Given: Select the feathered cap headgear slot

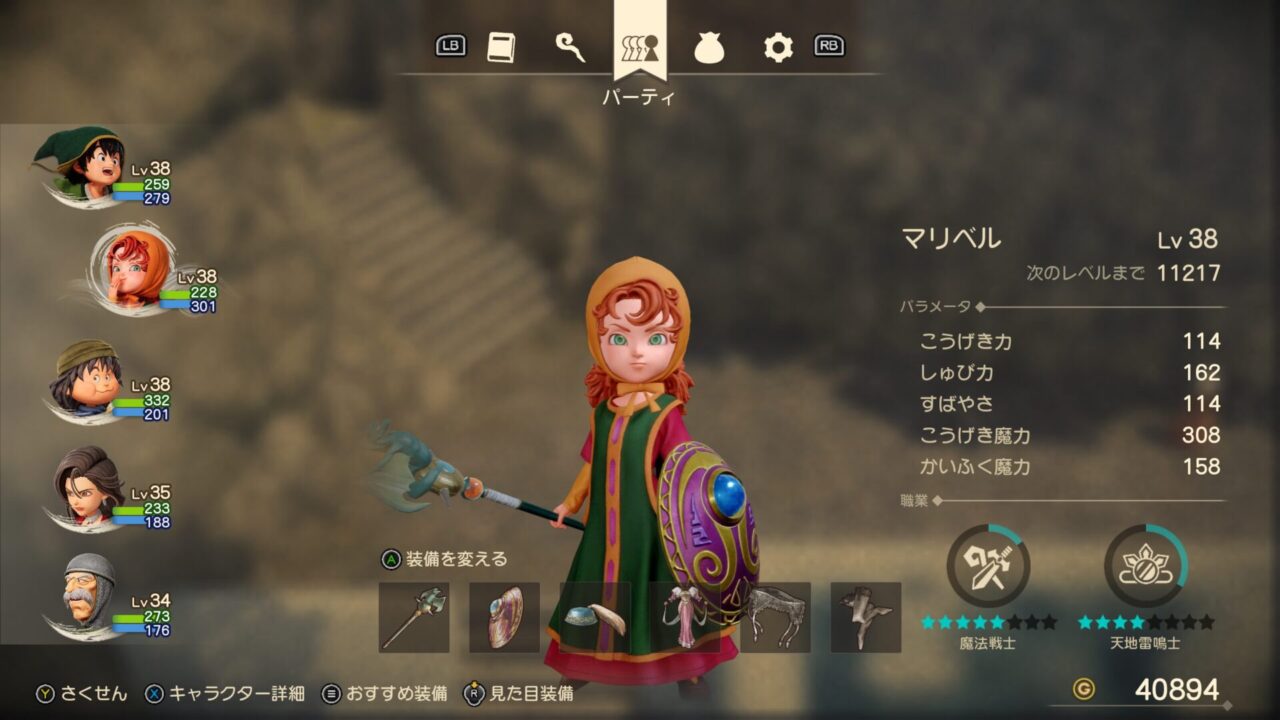Looking at the screenshot, I should [x=595, y=617].
